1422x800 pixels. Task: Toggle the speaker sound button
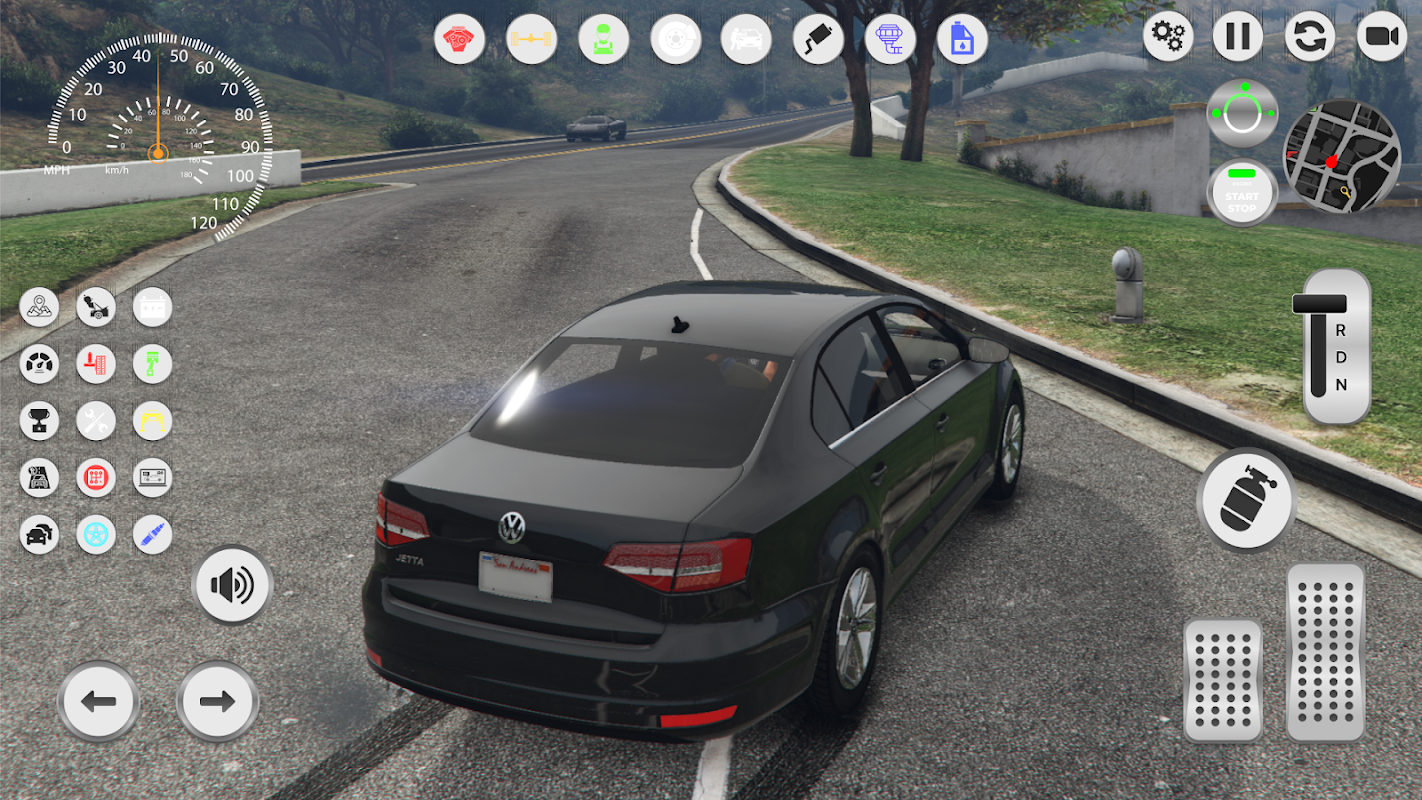tap(233, 585)
